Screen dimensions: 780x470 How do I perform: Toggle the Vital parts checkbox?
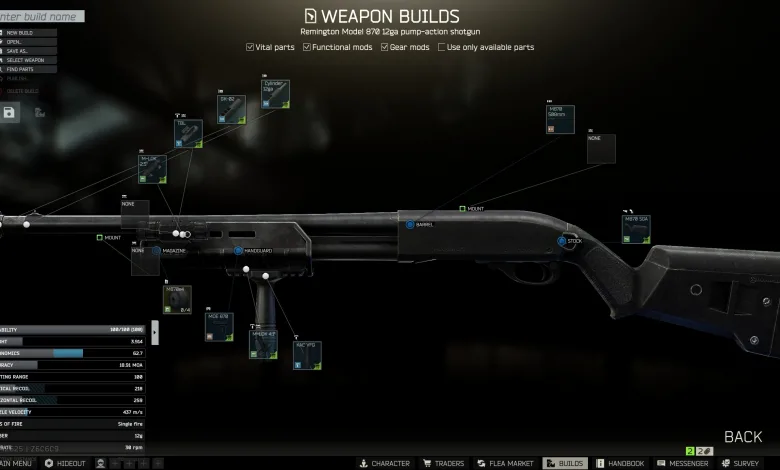click(250, 47)
